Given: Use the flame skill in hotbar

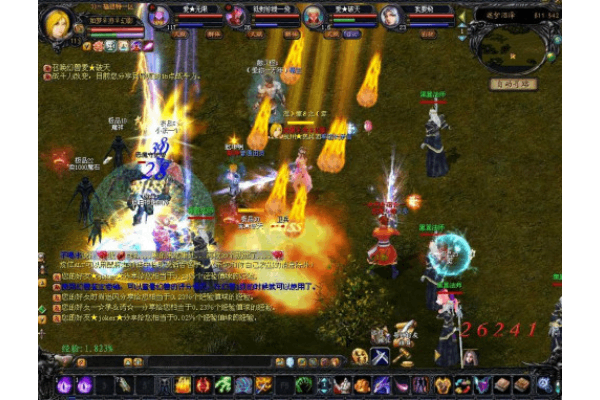Looking at the screenshot, I should coord(183,385).
